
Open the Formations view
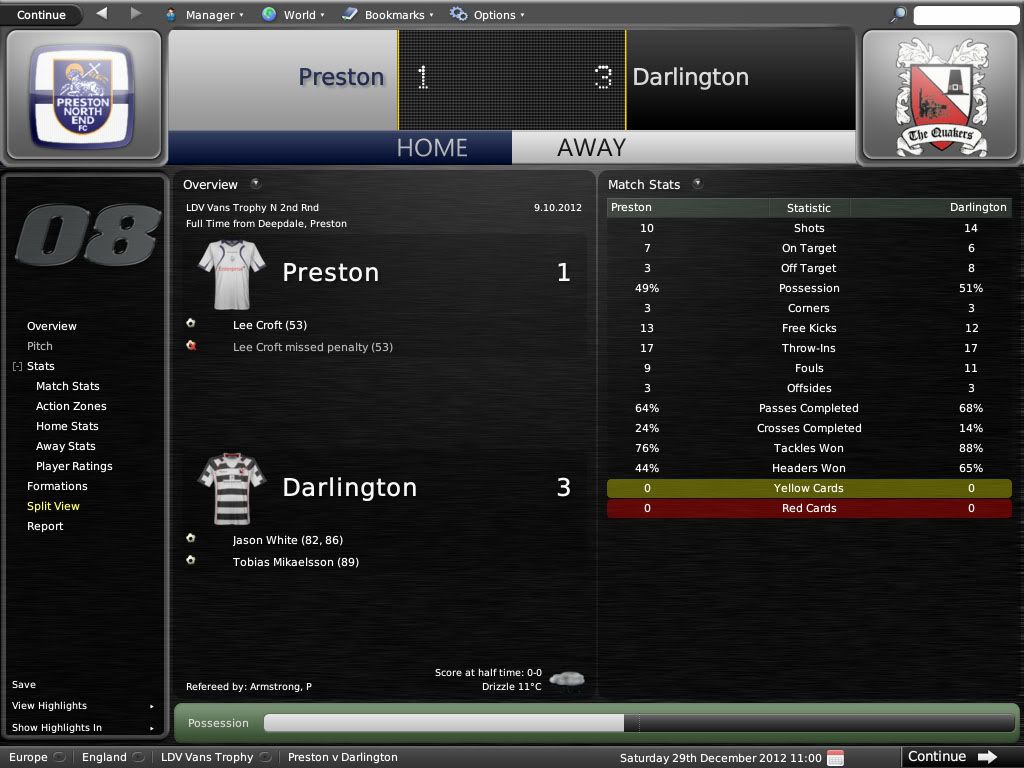pos(57,486)
